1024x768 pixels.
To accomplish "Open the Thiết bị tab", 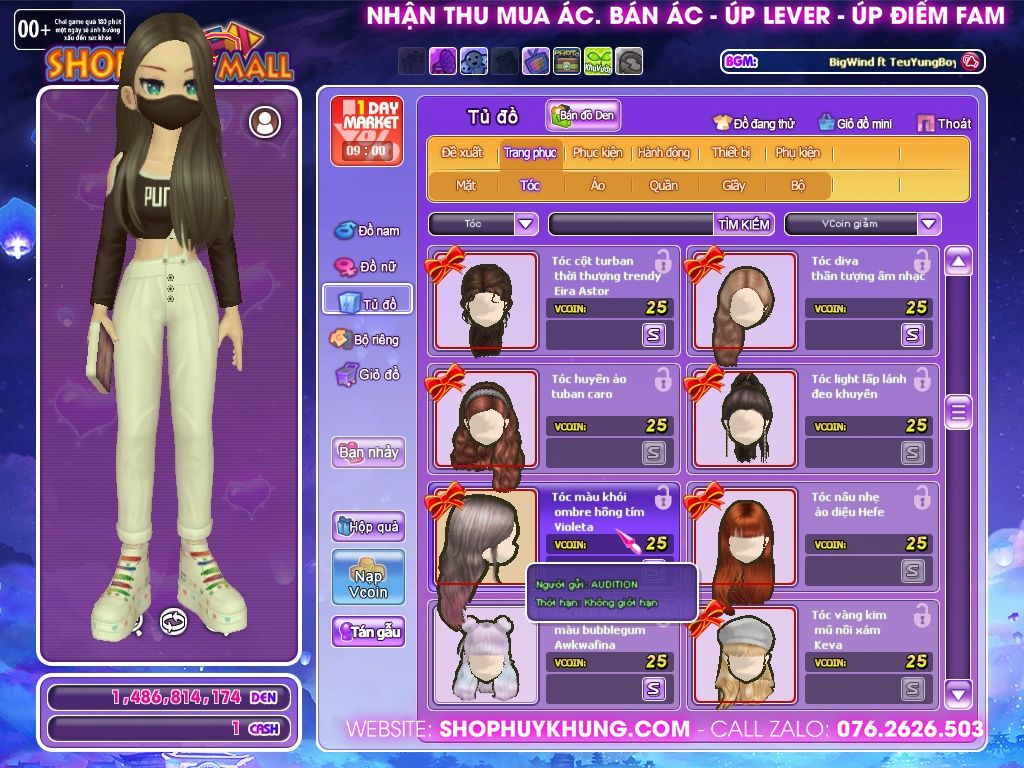I will pos(731,153).
